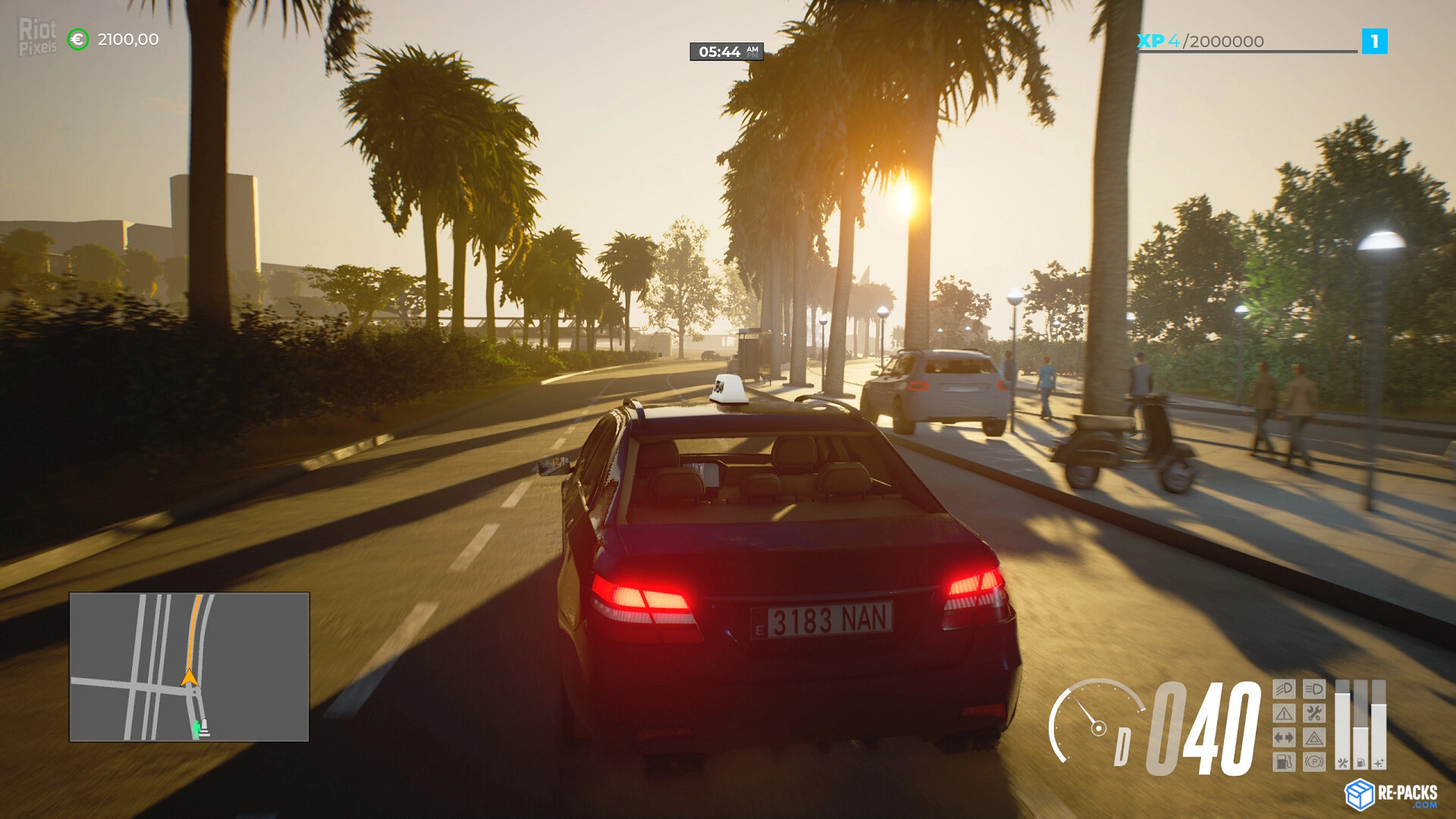Toggle the hazard lights triangle indicator
Image resolution: width=1456 pixels, height=819 pixels.
click(x=1314, y=738)
